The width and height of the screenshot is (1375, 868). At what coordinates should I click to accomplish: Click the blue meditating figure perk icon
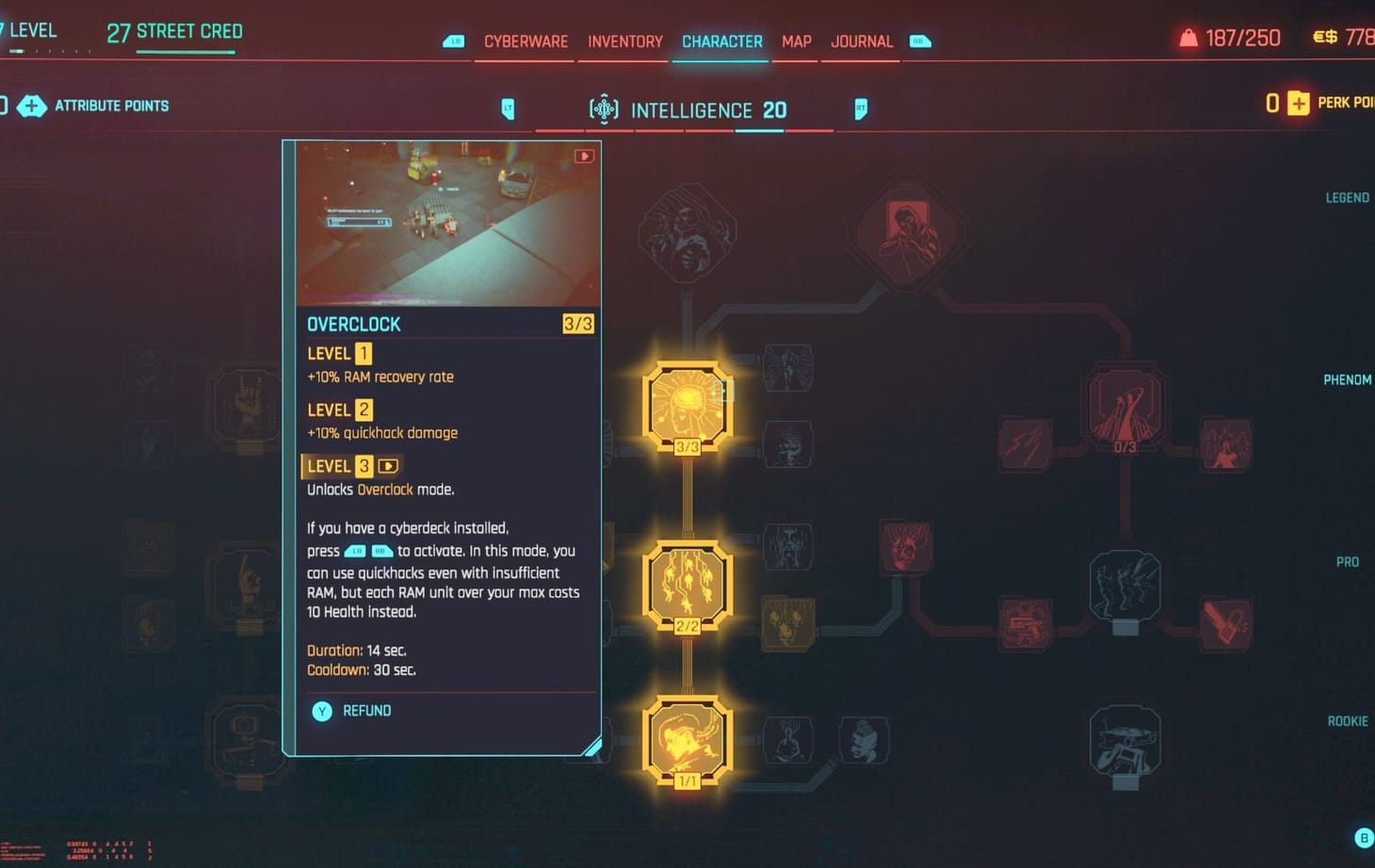click(787, 740)
